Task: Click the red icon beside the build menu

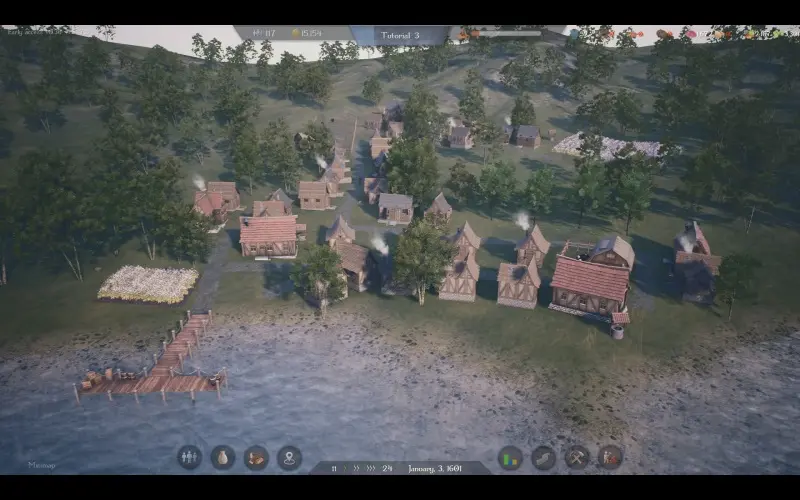Action: (x=610, y=458)
